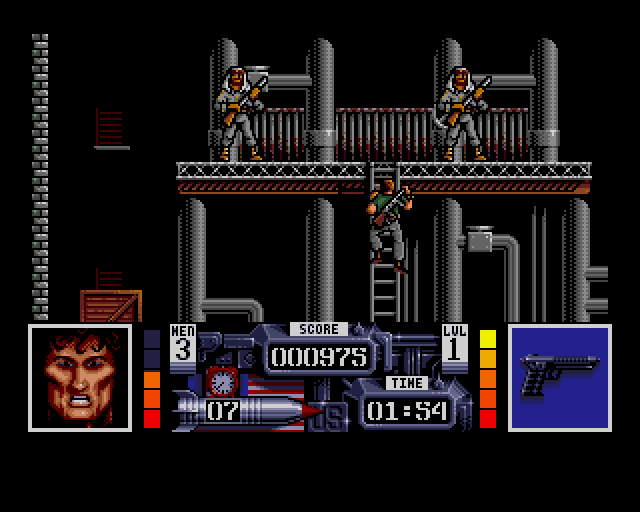Select the pistol weapon icon
This screenshot has height=512, width=640.
[559, 376]
